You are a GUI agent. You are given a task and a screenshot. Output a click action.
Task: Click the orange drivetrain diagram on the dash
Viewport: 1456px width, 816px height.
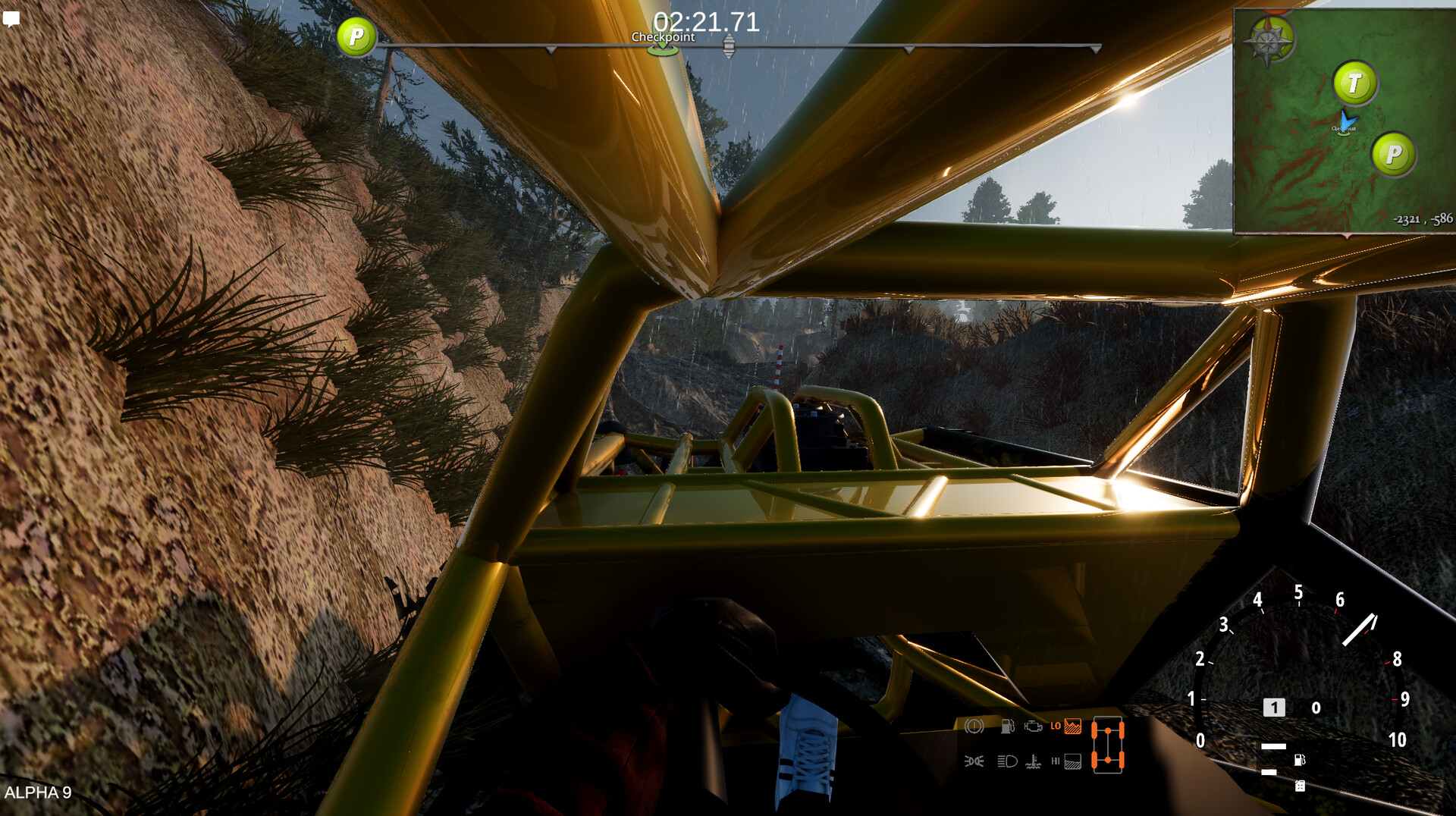[1109, 745]
